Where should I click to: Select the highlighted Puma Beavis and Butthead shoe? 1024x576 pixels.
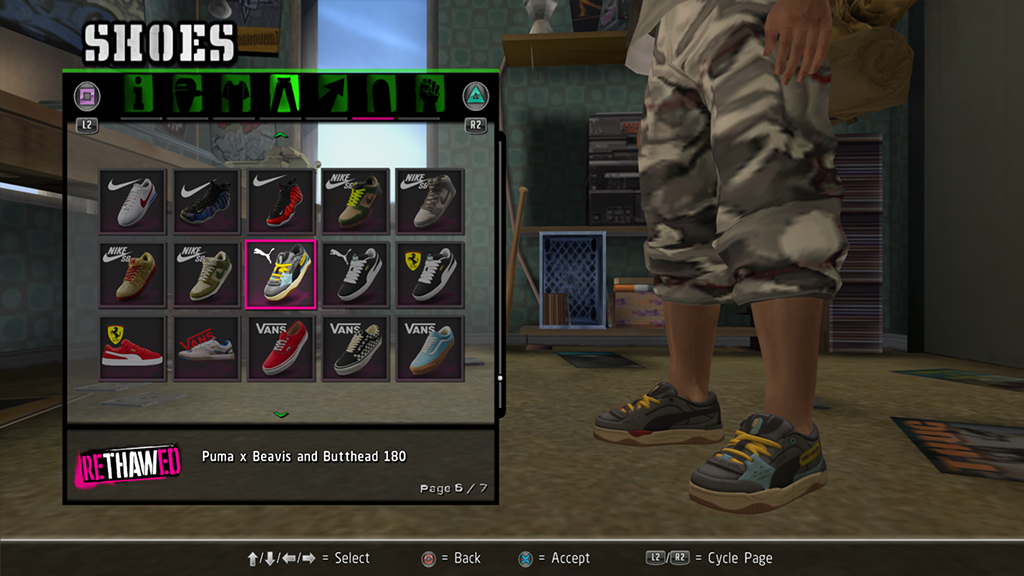point(280,274)
